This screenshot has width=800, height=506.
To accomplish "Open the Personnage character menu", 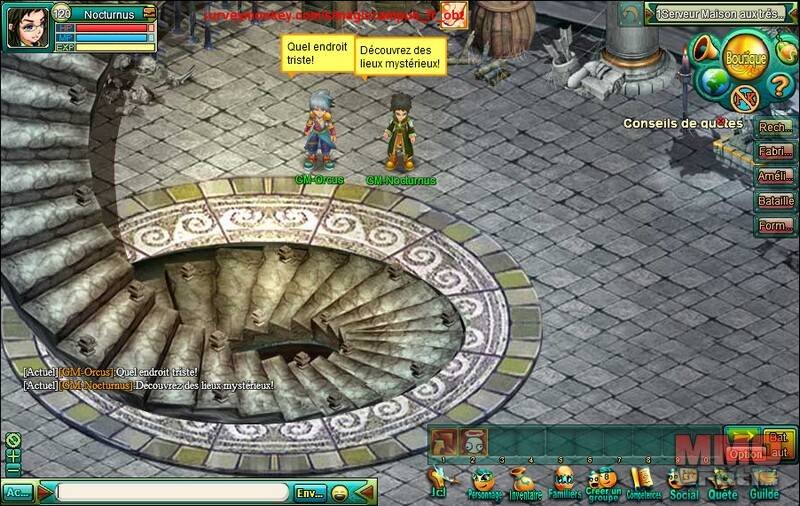I will pos(484,483).
